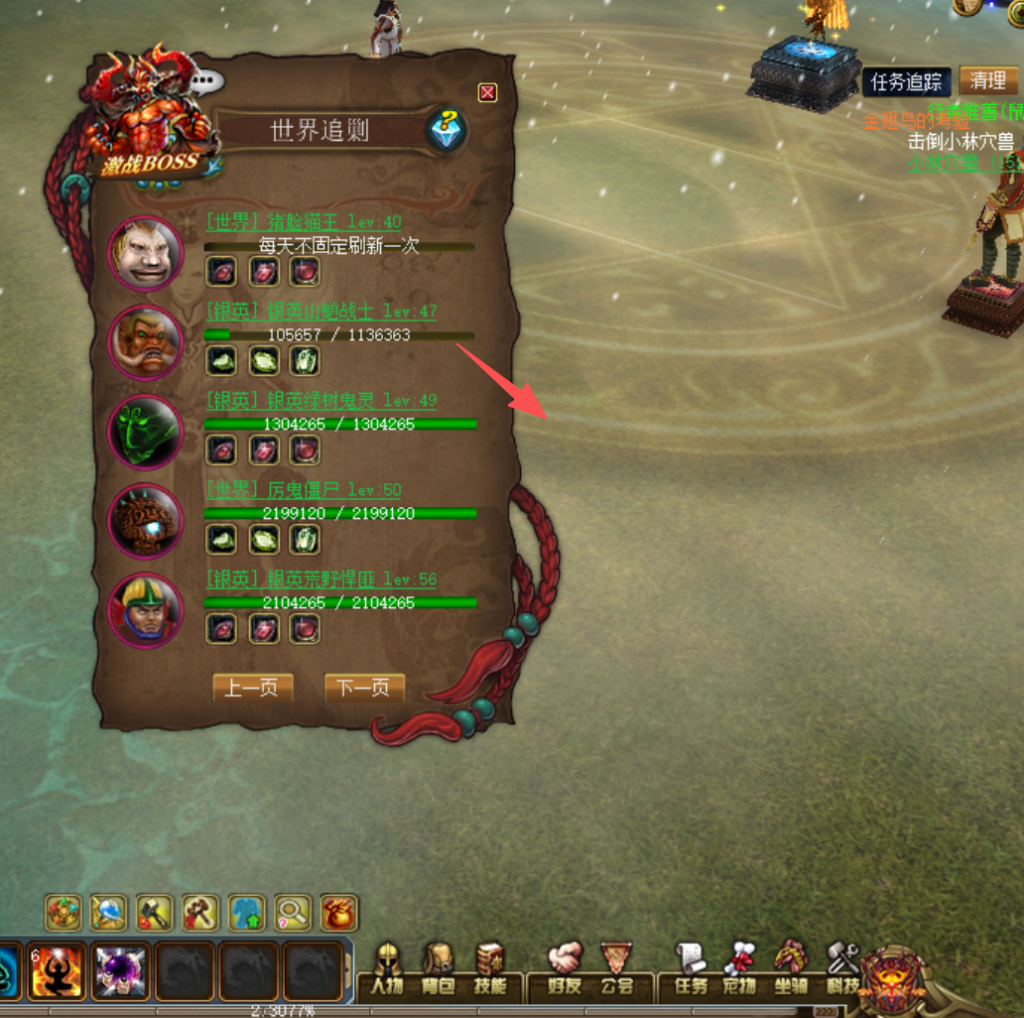
Task: Open the 人物 character menu
Action: pyautogui.click(x=387, y=969)
